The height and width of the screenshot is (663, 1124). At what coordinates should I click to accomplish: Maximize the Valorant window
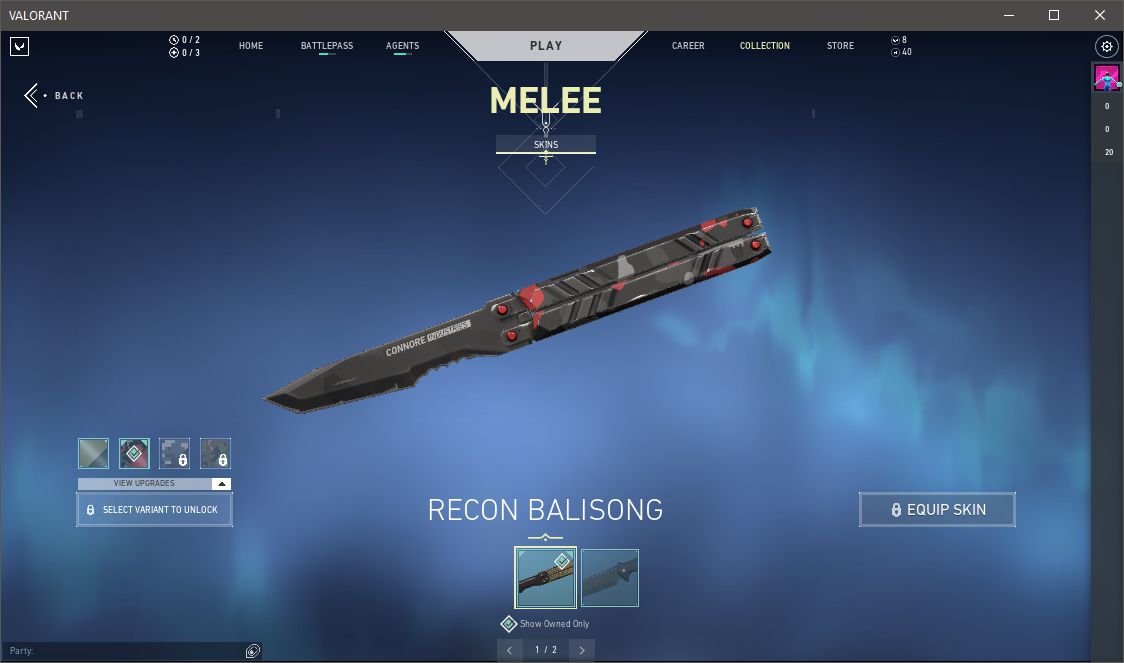1054,15
